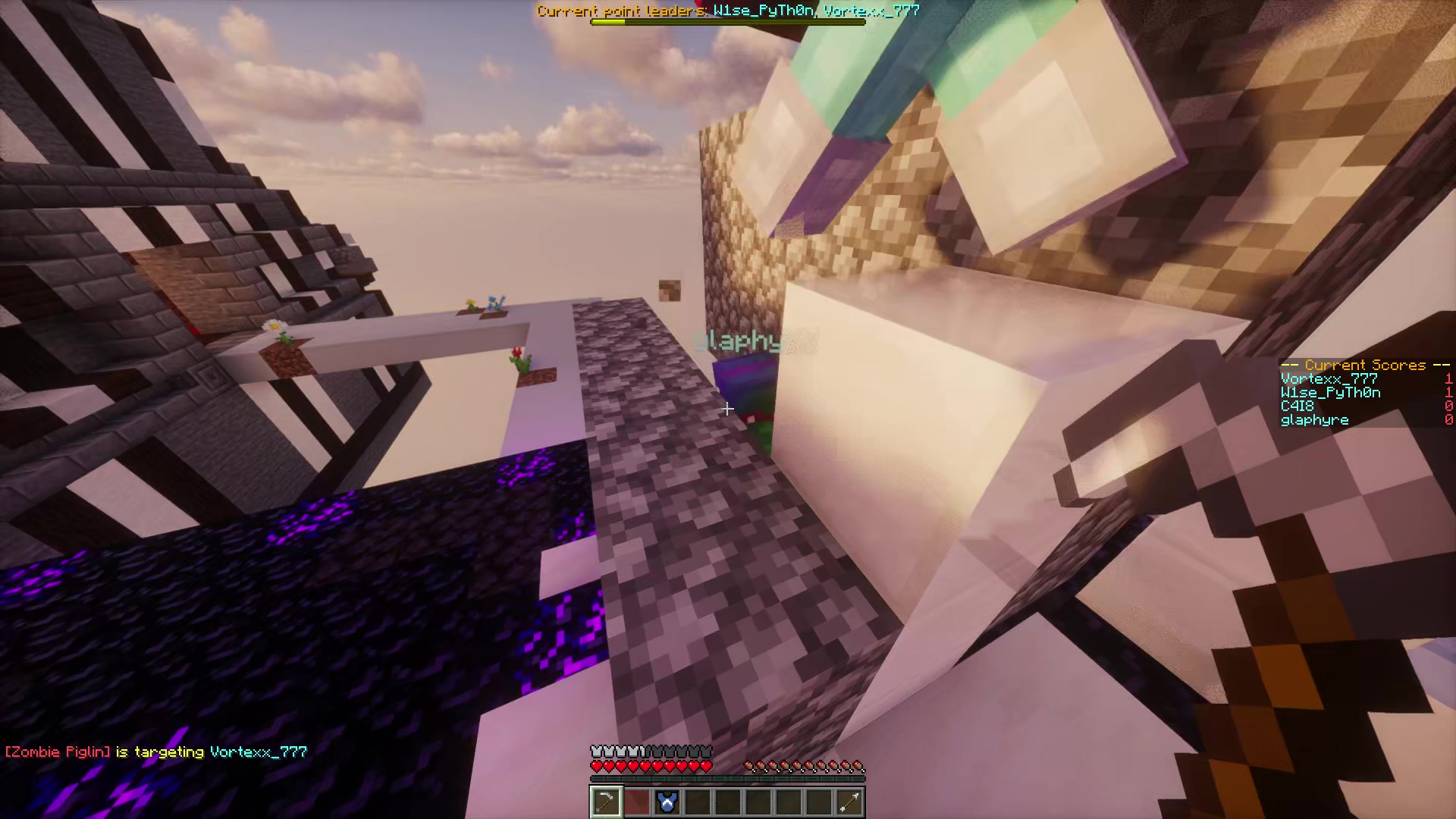The height and width of the screenshot is (819, 1456).
Task: Click the arrow item in the last hotbar slot
Action: click(849, 802)
